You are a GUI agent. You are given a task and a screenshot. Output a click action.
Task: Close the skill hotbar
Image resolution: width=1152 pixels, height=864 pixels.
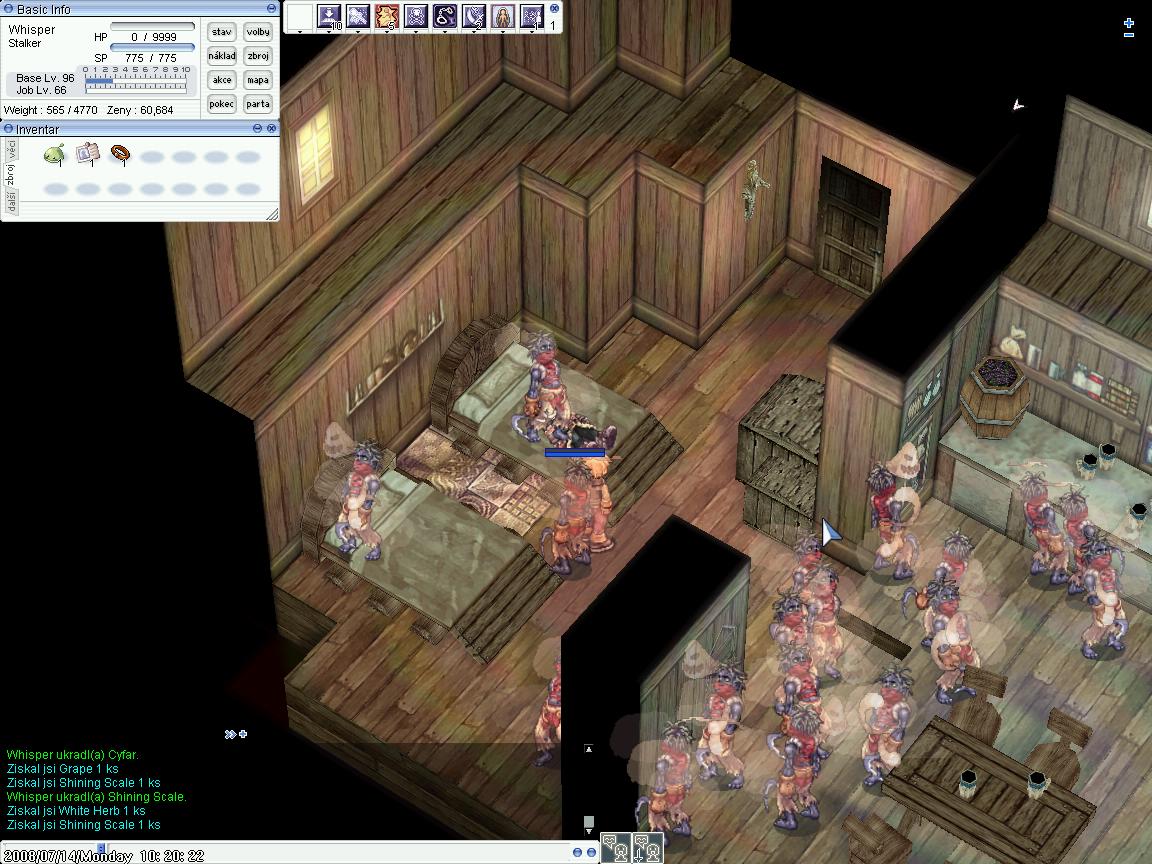pyautogui.click(x=555, y=8)
